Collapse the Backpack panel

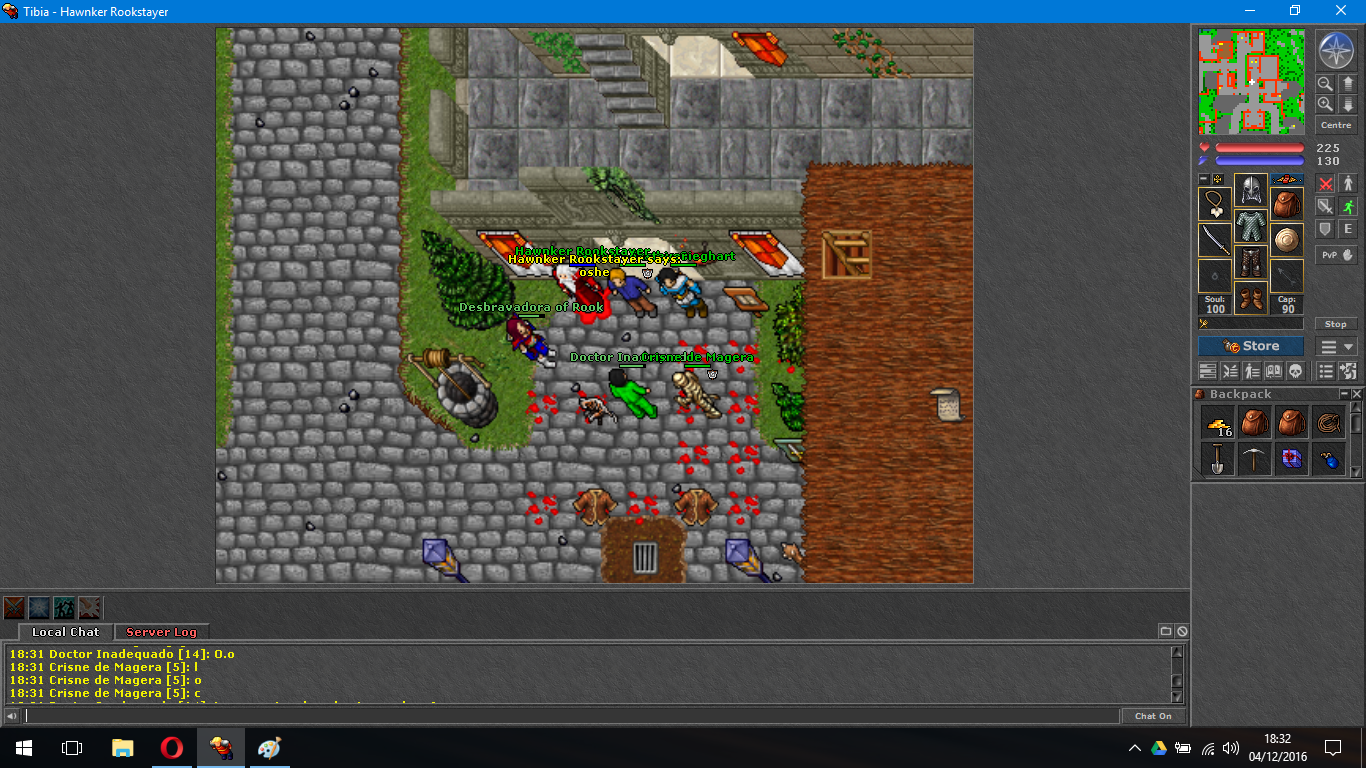point(1344,393)
